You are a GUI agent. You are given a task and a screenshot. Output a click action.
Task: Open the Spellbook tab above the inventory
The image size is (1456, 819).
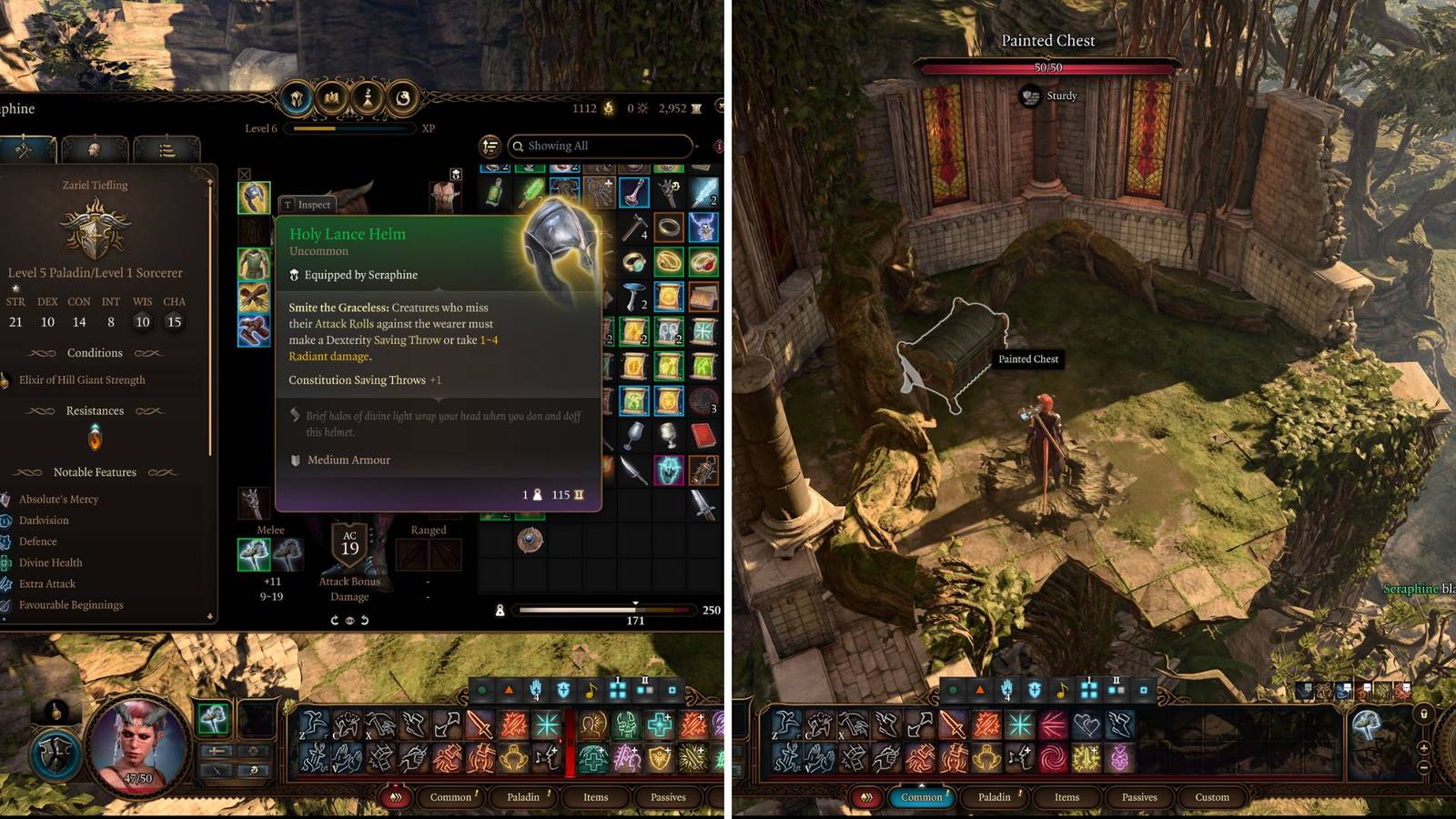point(330,99)
